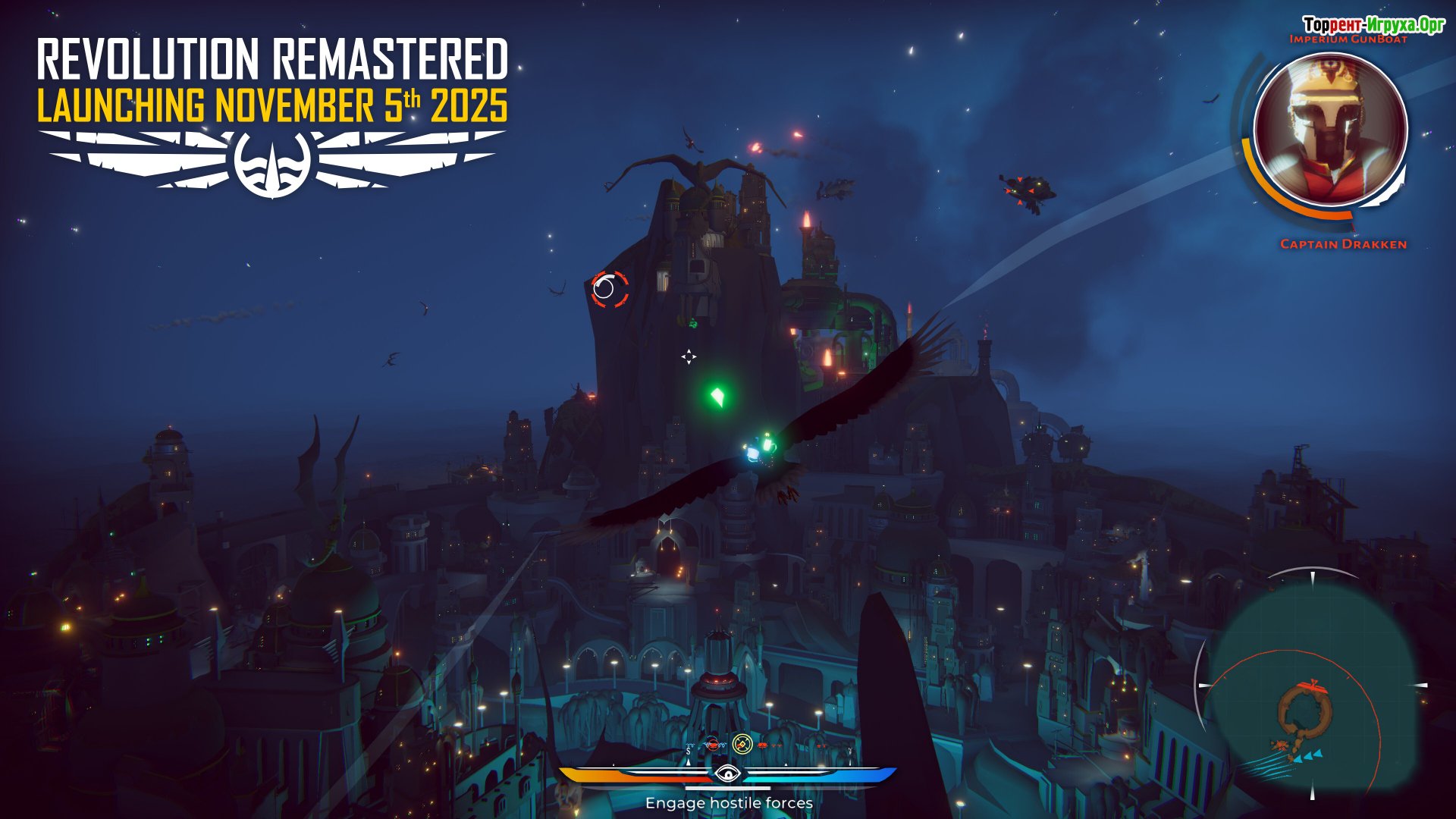Click the green diamond waypoint marker
This screenshot has width=1456, height=819.
(x=717, y=396)
